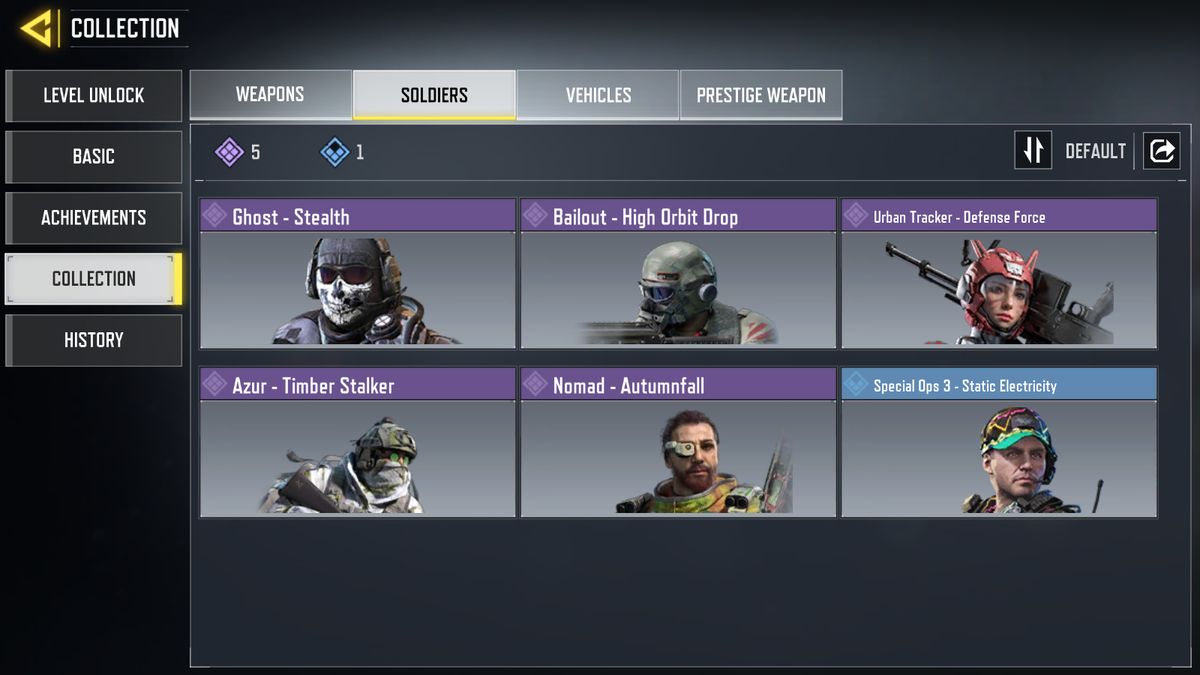Select the Nomad - Autumnfall soldier card
This screenshot has width=1200, height=675.
pos(678,442)
